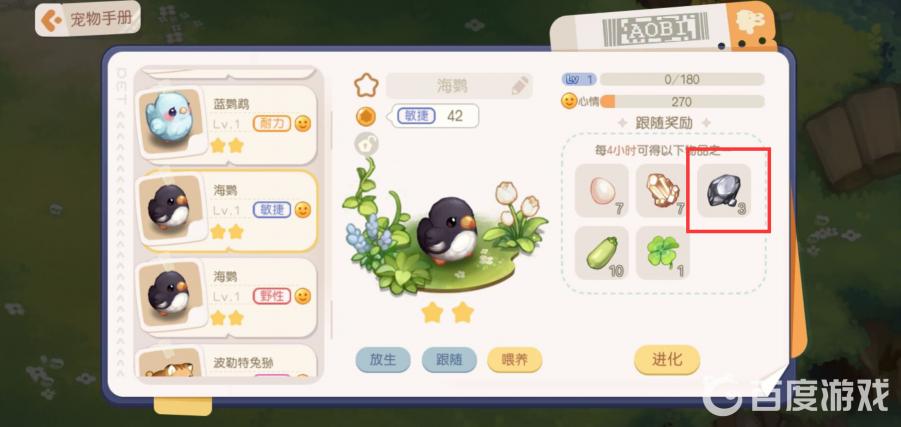Select the 蓝鹦鹉 pet entry

(x=228, y=123)
